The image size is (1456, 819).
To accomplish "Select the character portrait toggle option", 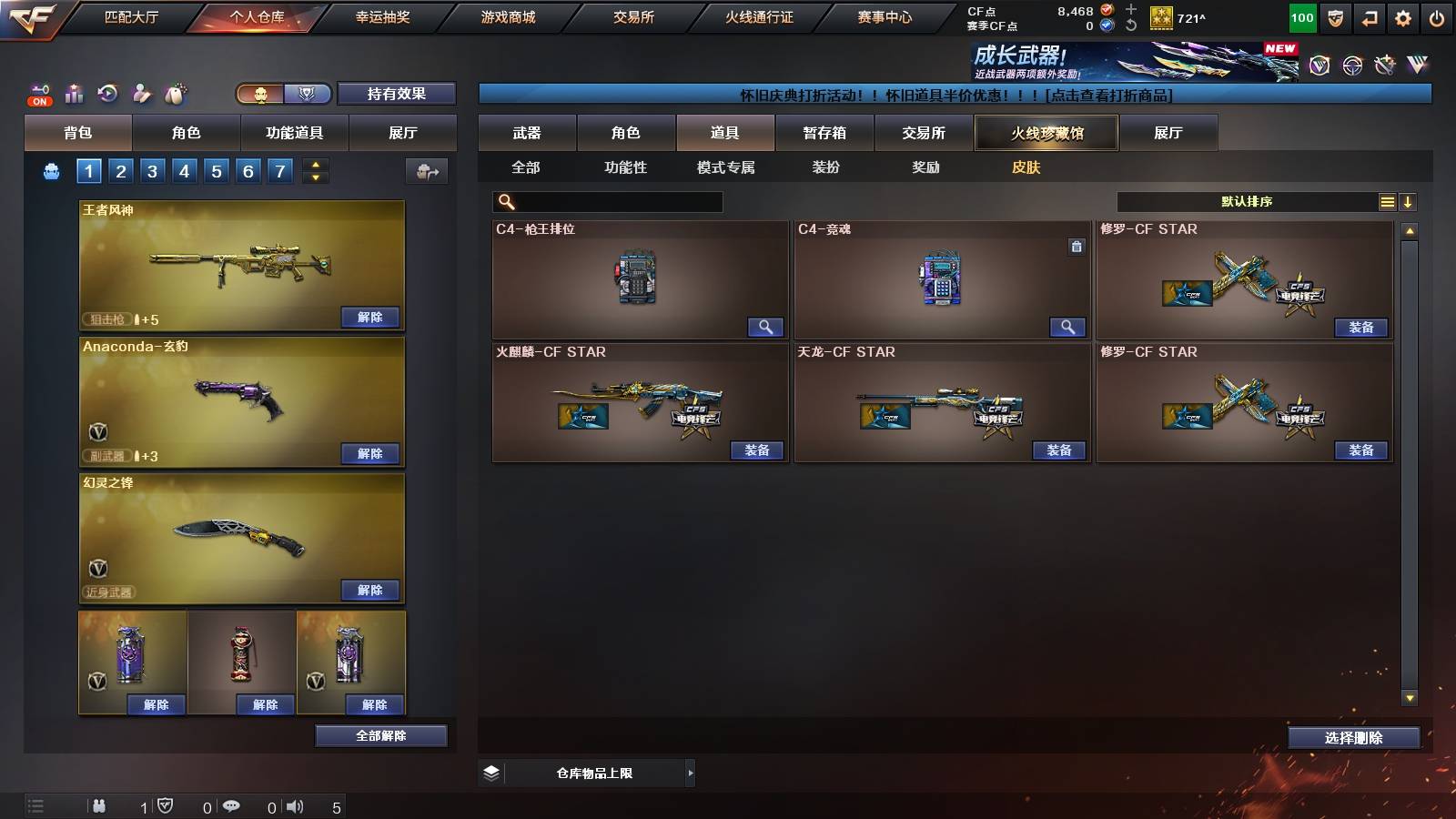I will (x=259, y=93).
